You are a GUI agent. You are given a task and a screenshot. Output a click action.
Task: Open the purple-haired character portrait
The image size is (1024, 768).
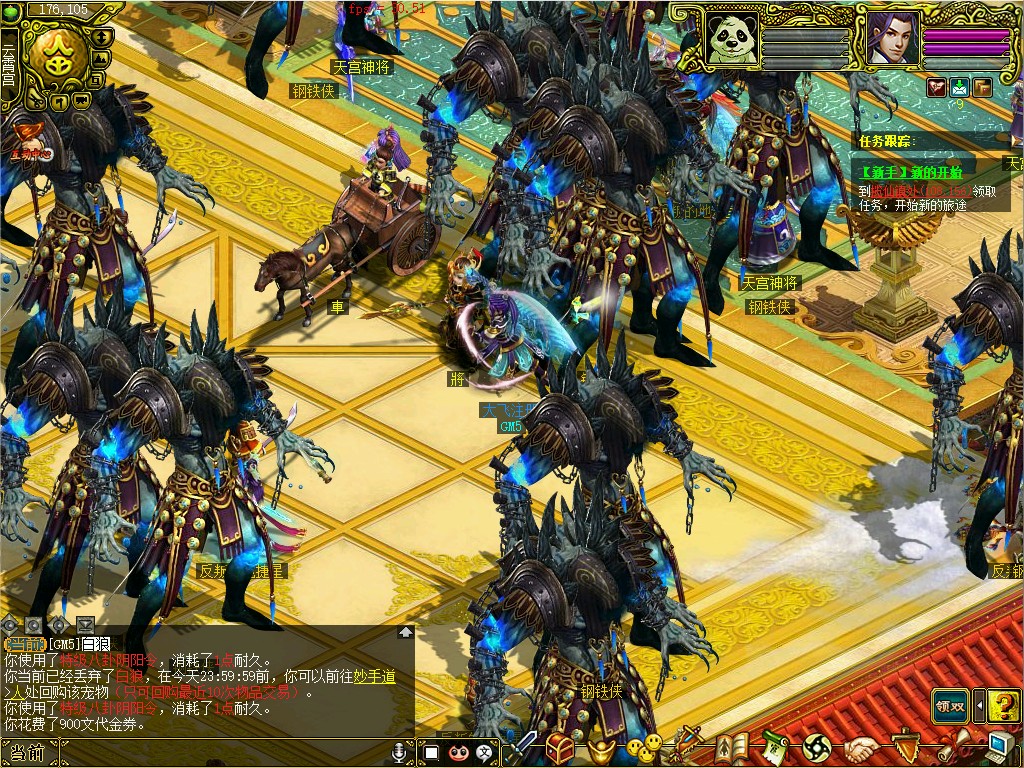[x=891, y=38]
